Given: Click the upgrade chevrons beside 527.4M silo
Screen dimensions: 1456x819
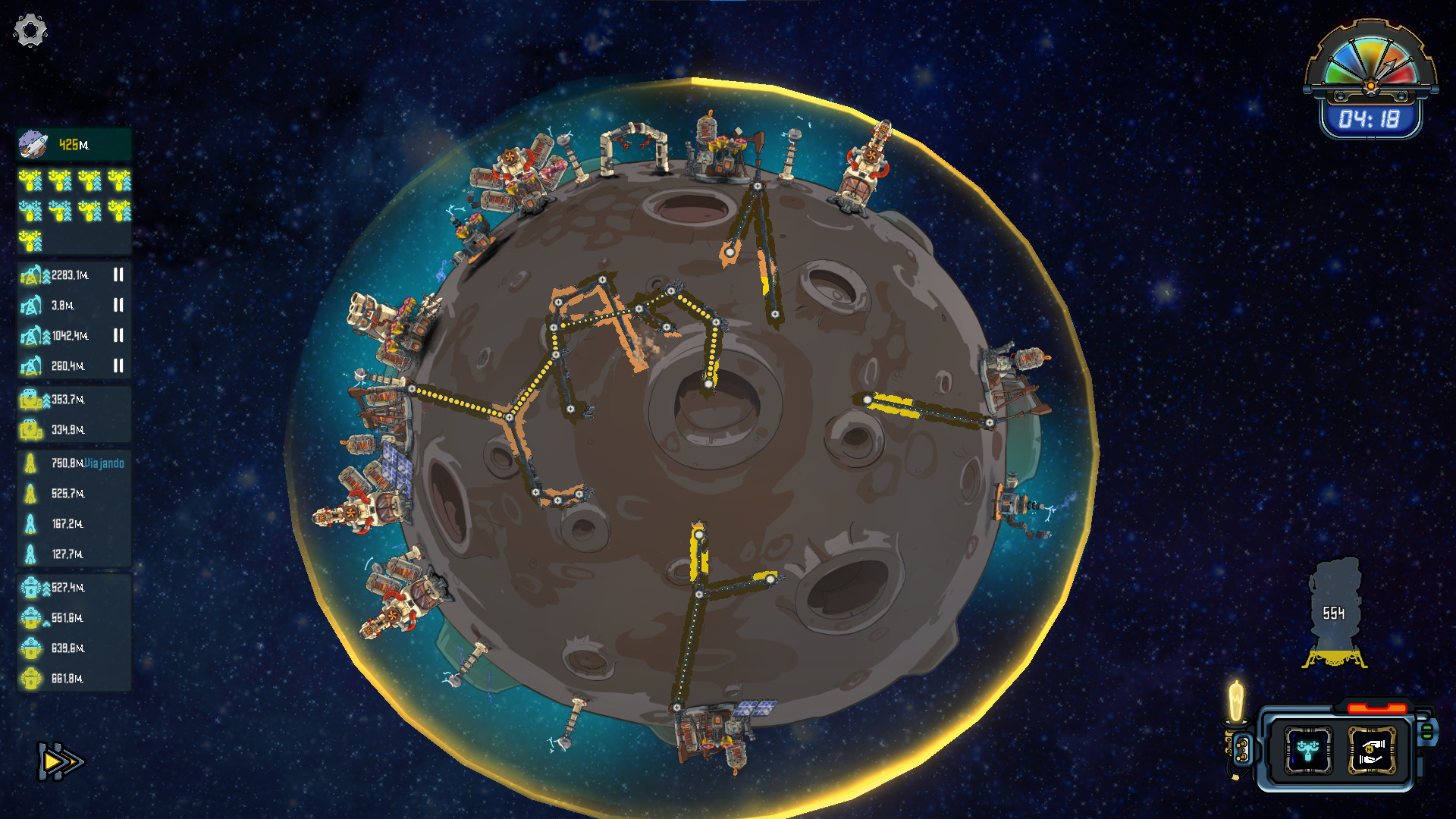Looking at the screenshot, I should click(x=46, y=588).
